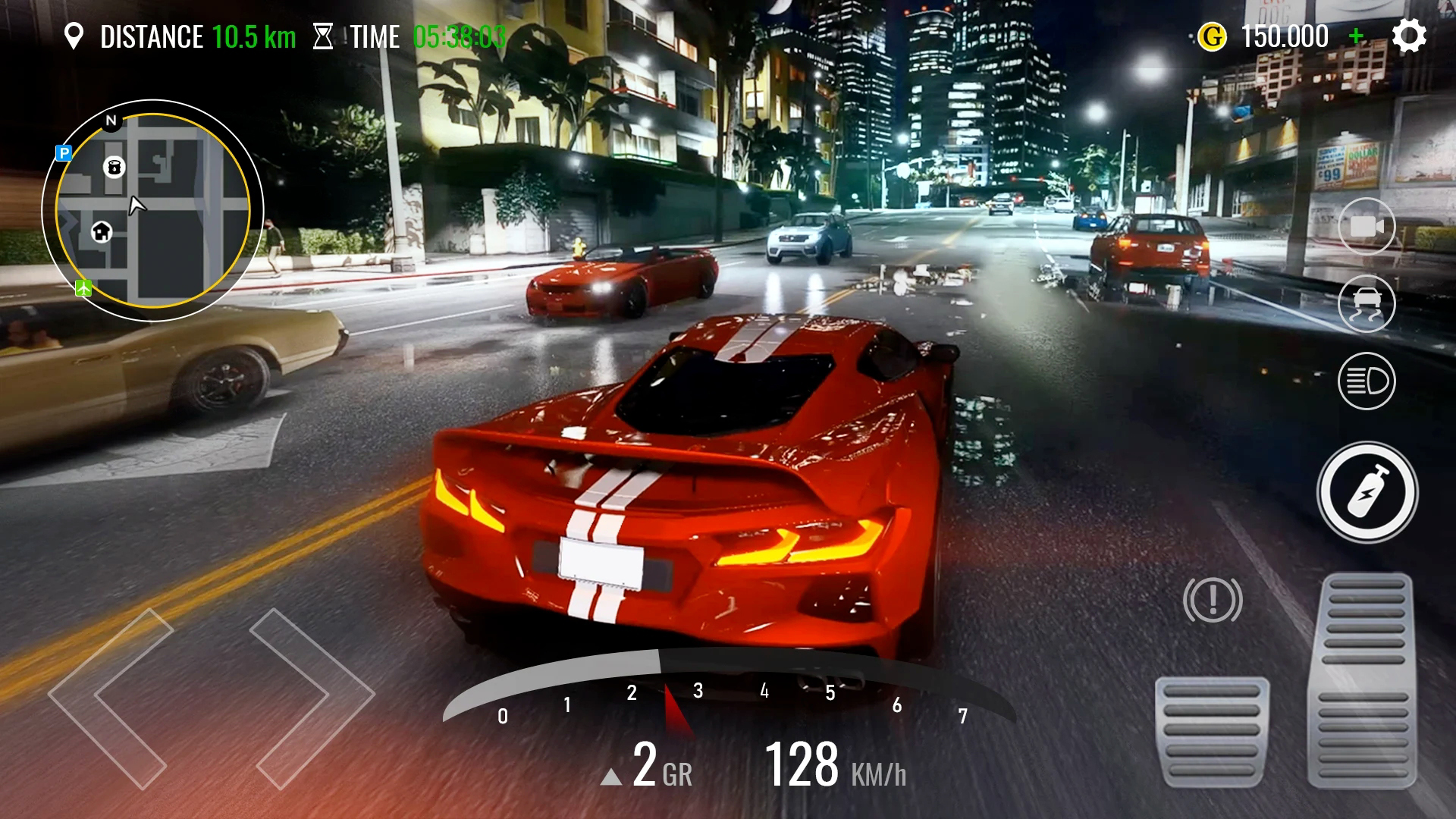
Task: Turn on the headlights
Action: pos(1367,381)
